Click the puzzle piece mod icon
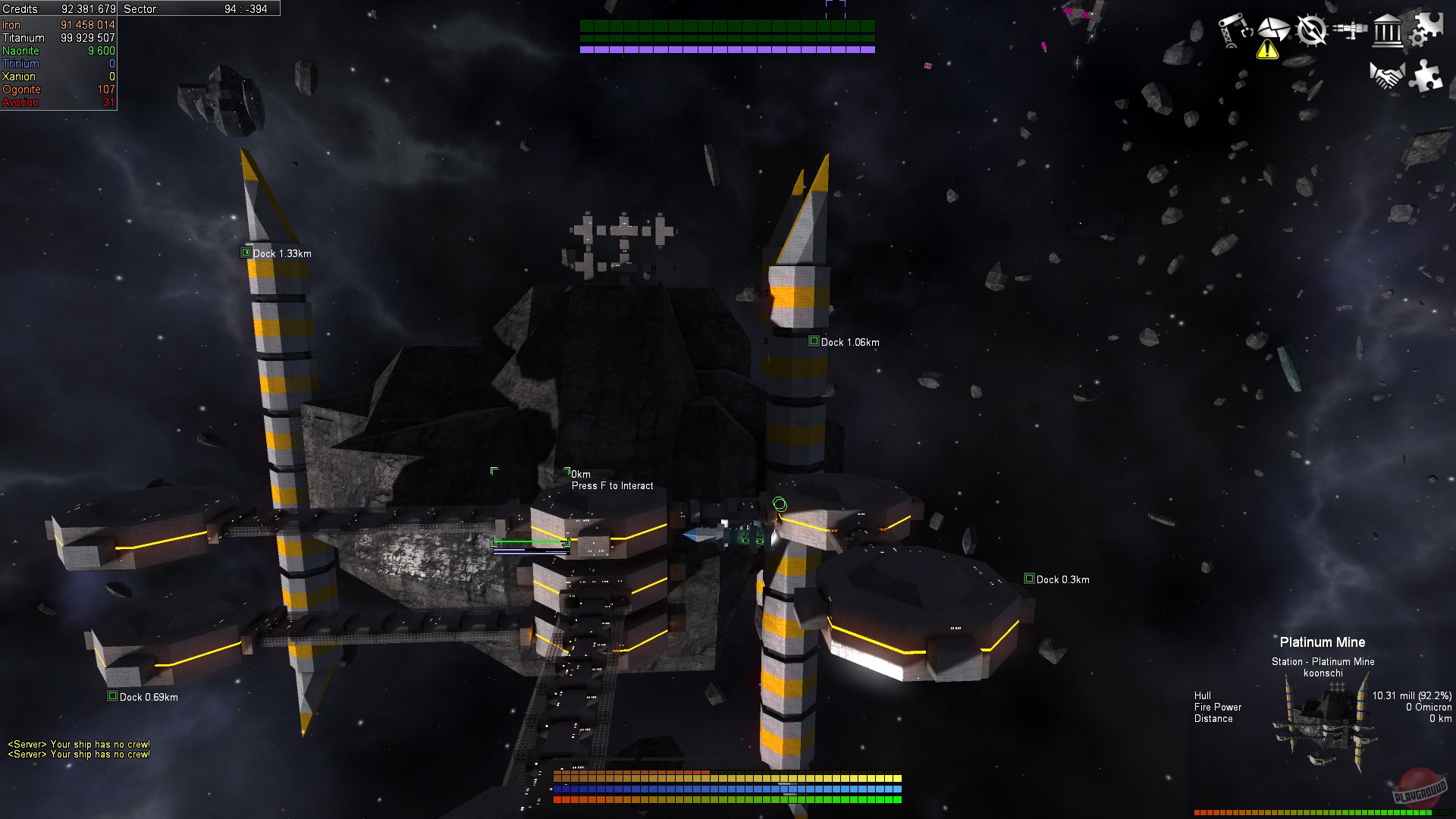This screenshot has width=1456, height=819. click(1424, 77)
